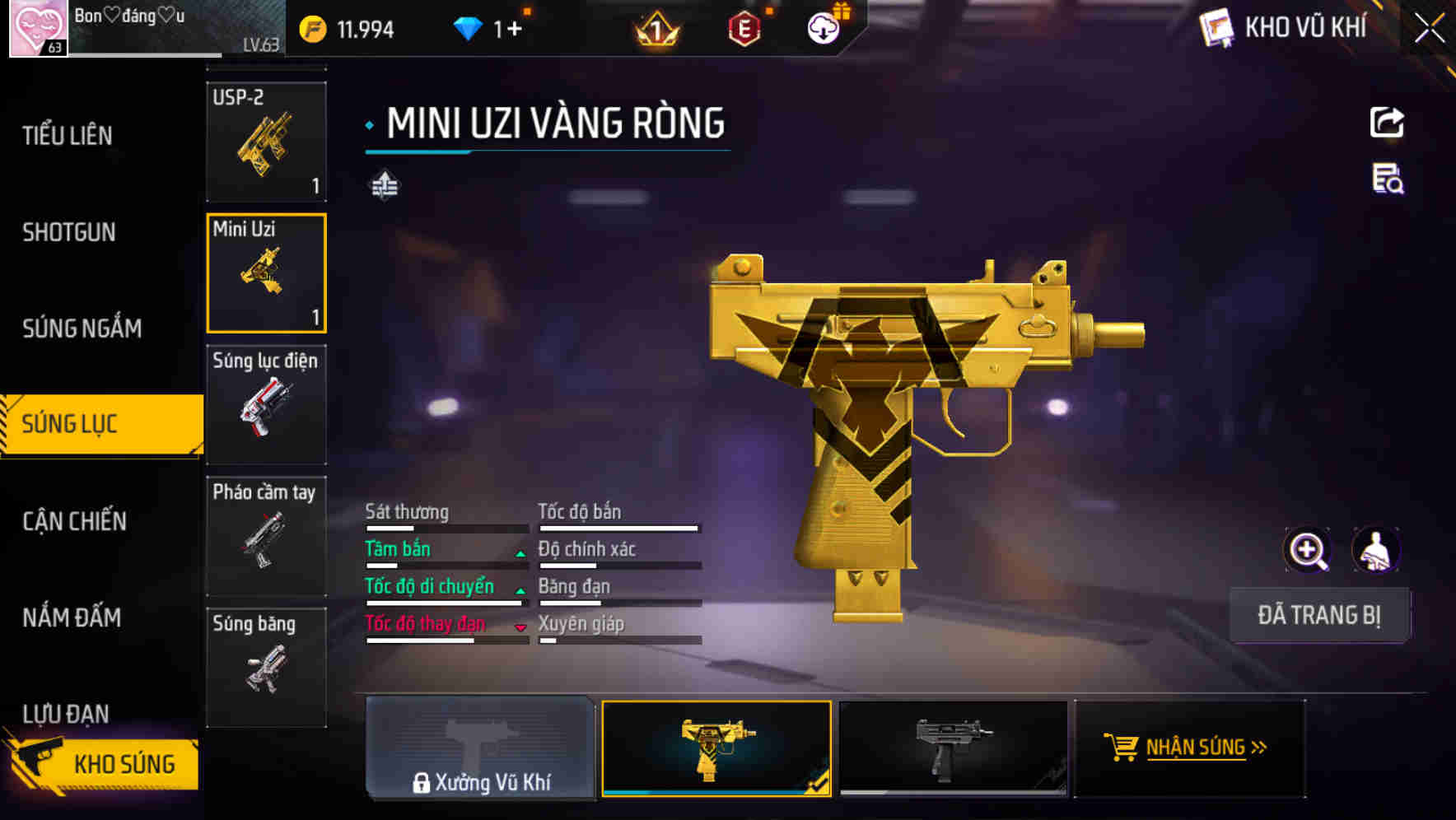Screen dimensions: 1456x820
Task: Follow the NHẬN SÚNG link
Action: tap(1190, 748)
